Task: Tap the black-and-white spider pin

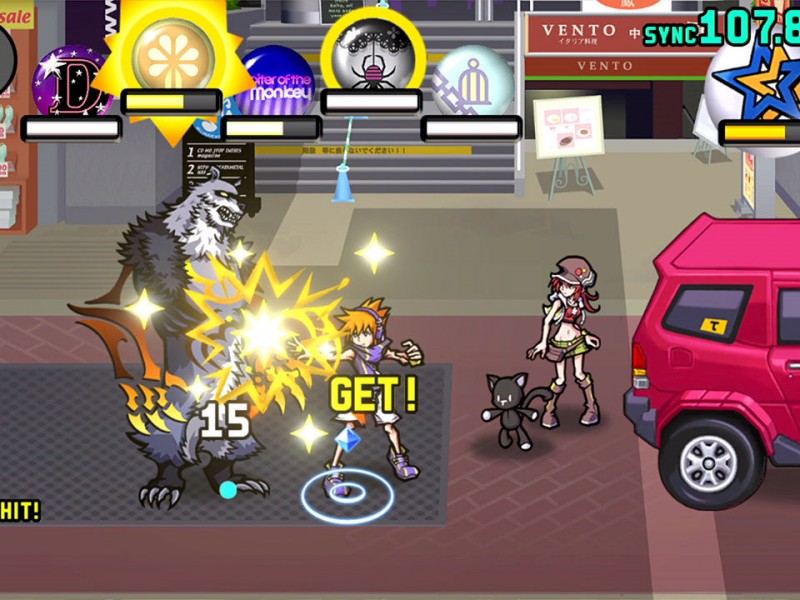Action: 370,52
